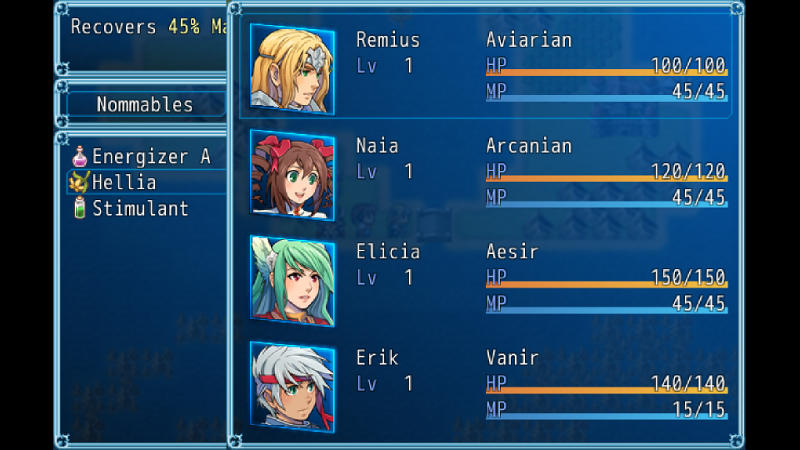Click Remius's blond character portrait
This screenshot has height=450, width=800.
point(292,69)
